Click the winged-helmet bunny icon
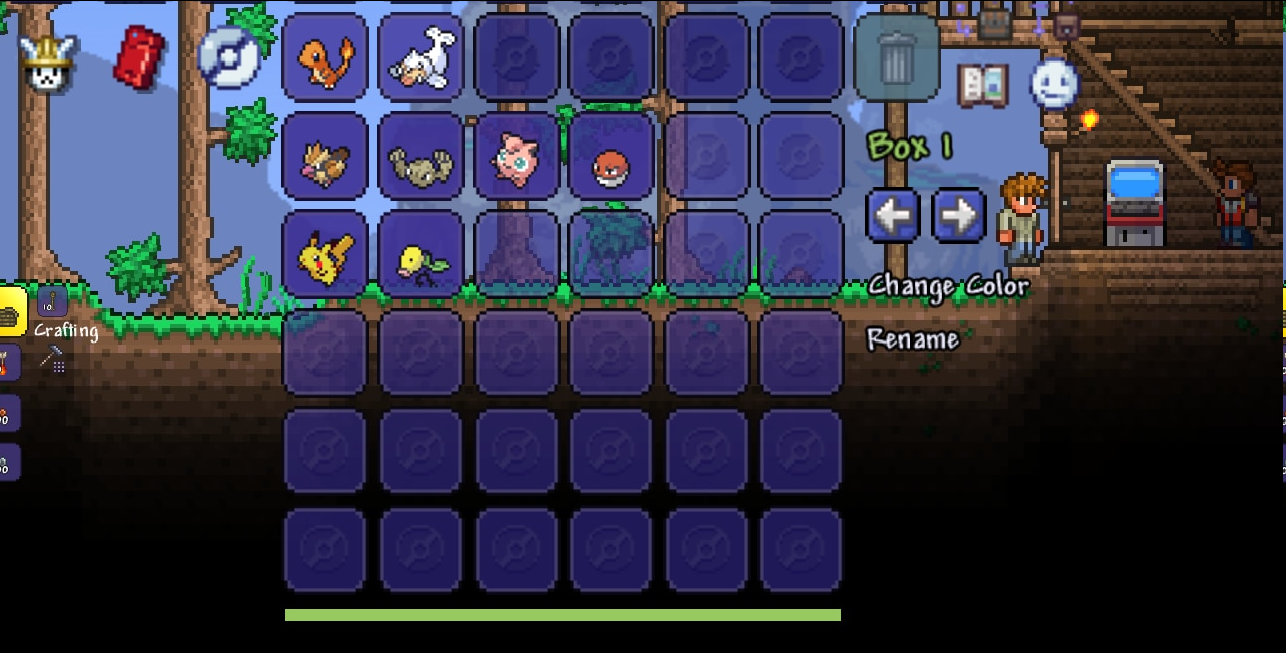The width and height of the screenshot is (1286, 653). (46, 62)
